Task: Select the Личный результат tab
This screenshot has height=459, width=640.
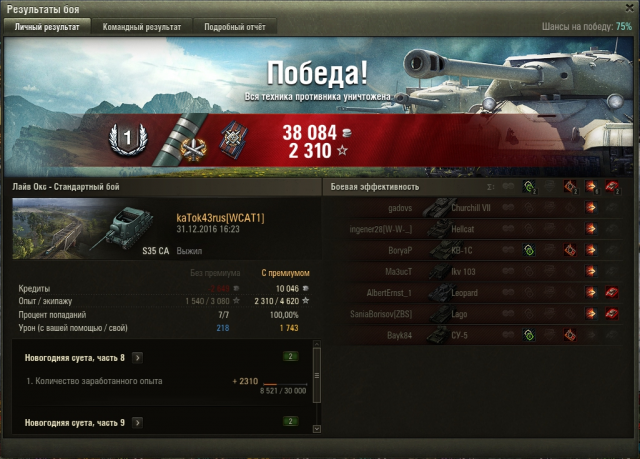Action: tap(47, 28)
